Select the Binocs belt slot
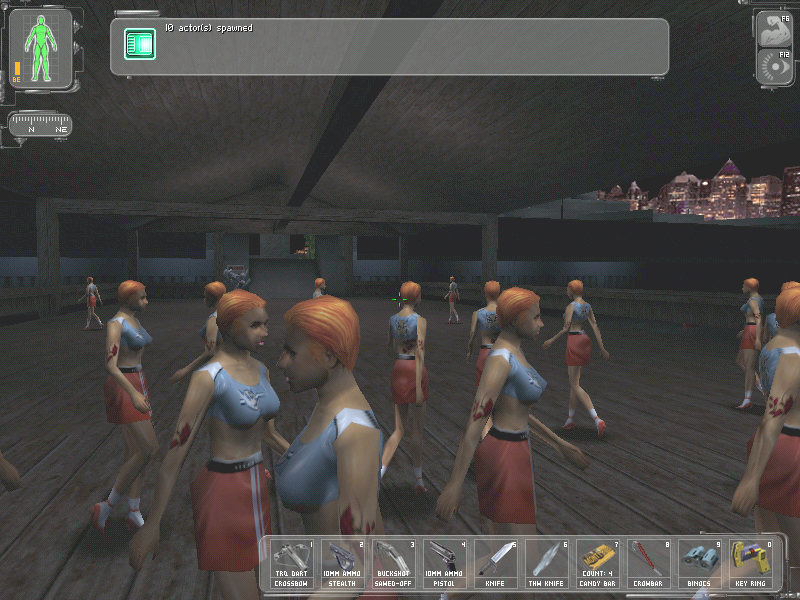 (x=700, y=564)
